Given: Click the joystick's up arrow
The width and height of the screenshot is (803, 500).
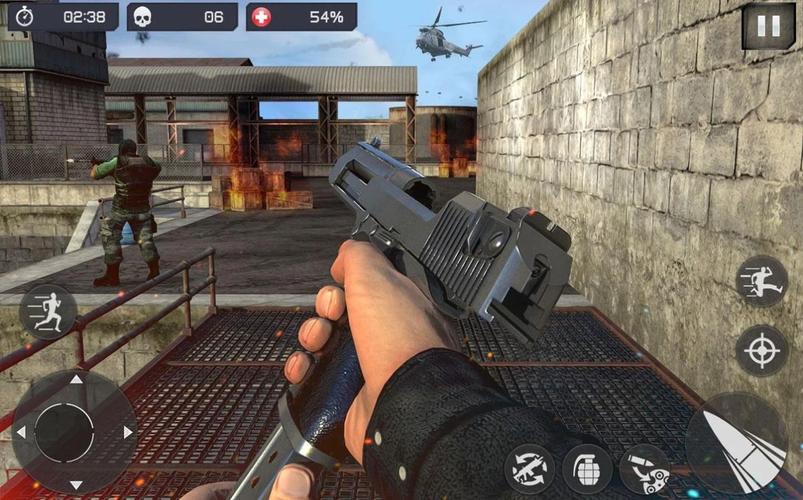Looking at the screenshot, I should 76,380.
